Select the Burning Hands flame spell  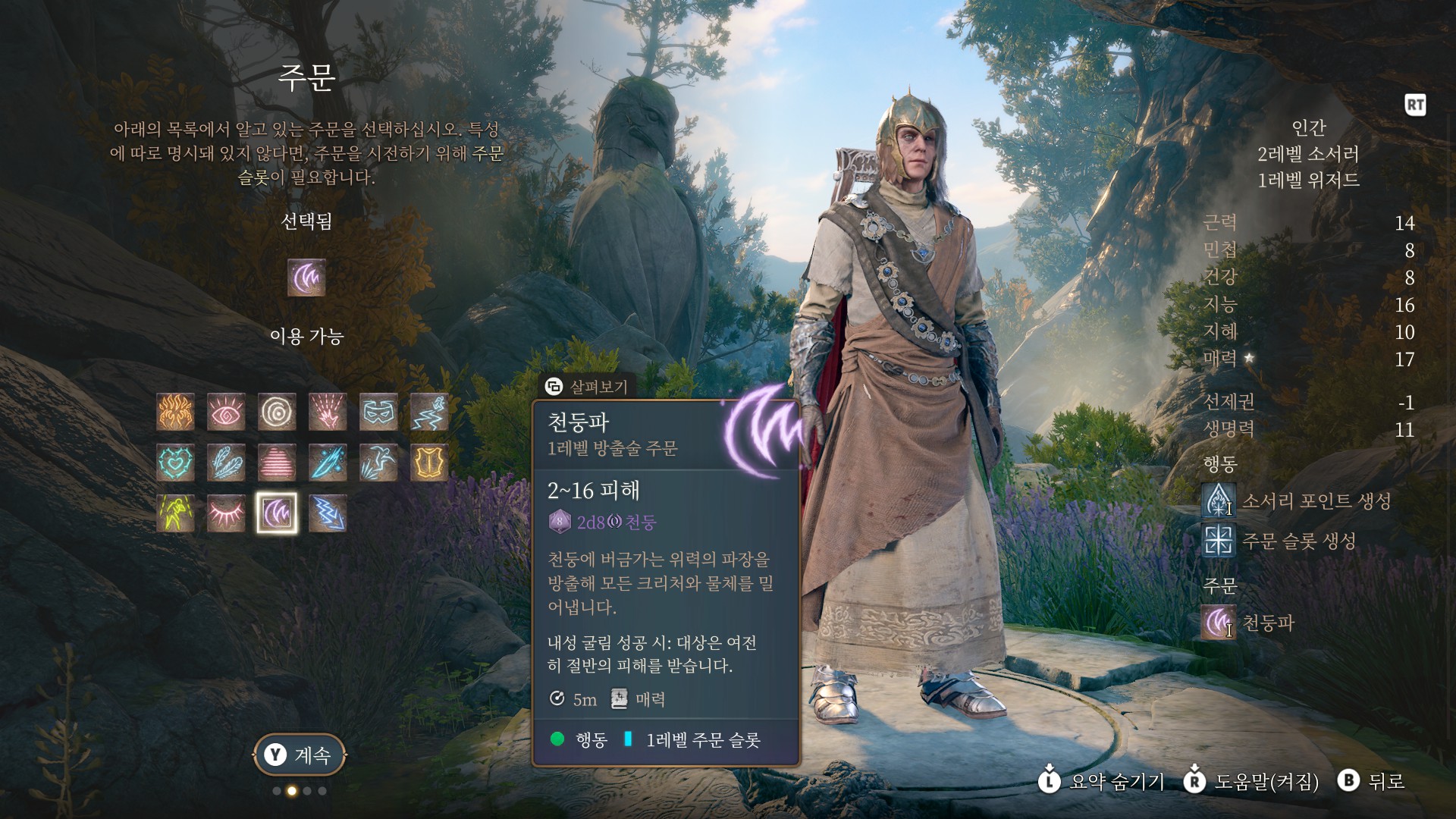tap(175, 412)
